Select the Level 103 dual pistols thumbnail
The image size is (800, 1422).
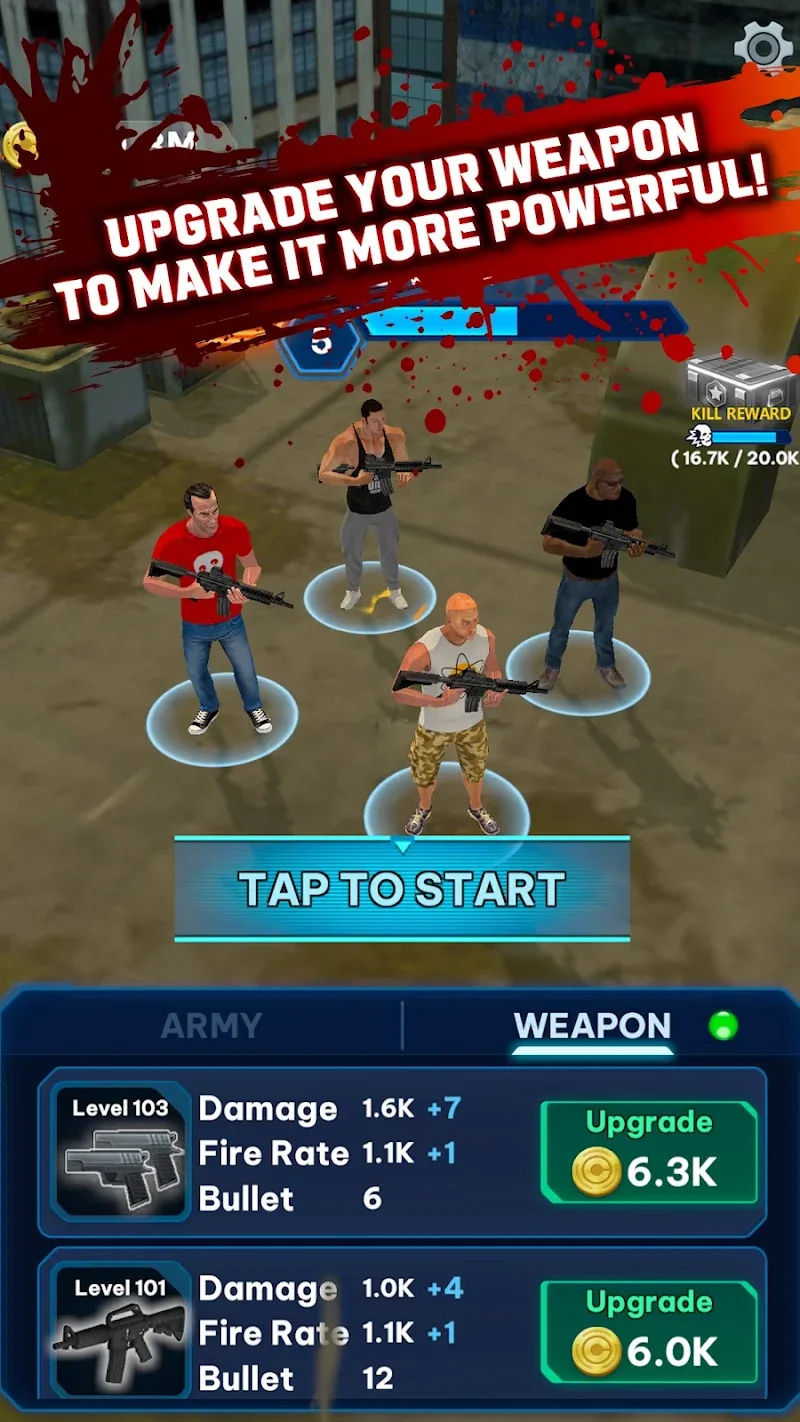click(x=121, y=1152)
